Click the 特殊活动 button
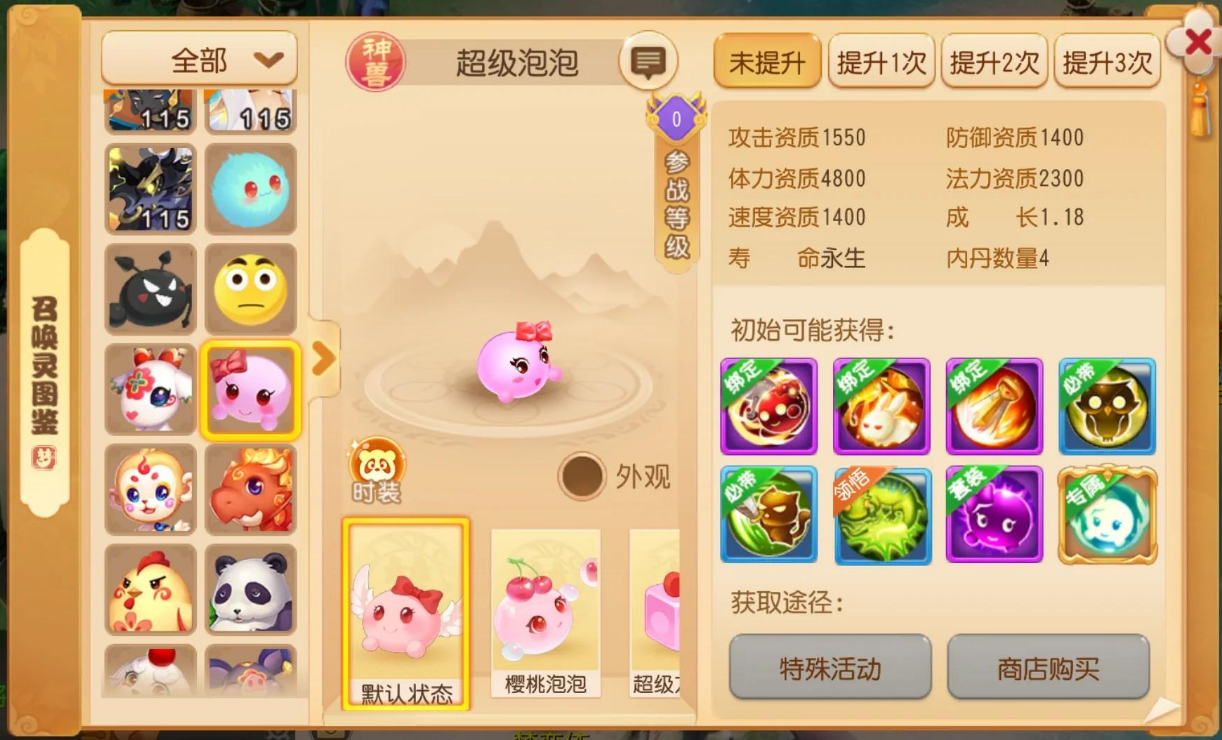Screen dimensions: 1222x740 [830, 667]
